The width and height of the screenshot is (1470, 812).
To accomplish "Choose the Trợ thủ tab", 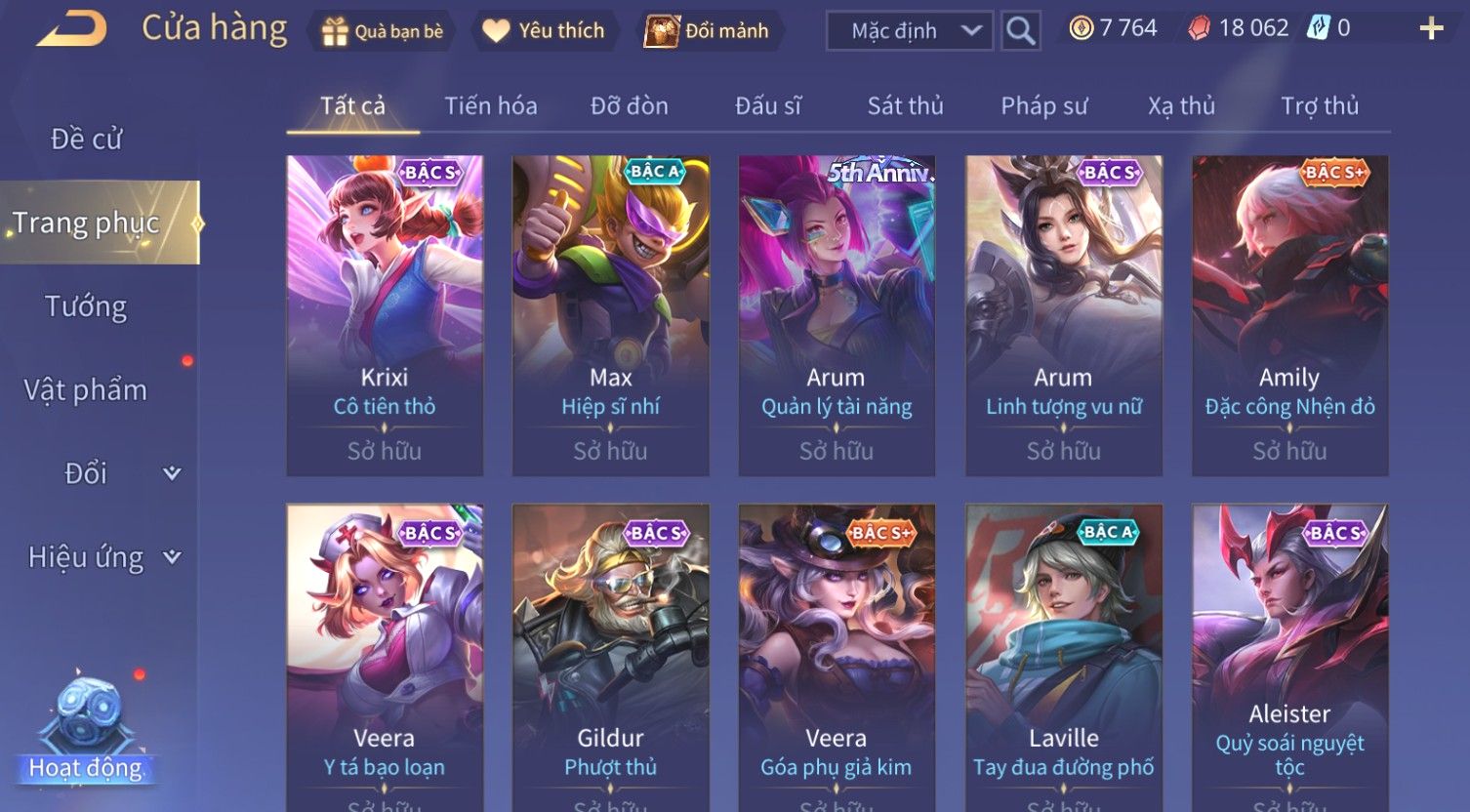I will pyautogui.click(x=1320, y=105).
